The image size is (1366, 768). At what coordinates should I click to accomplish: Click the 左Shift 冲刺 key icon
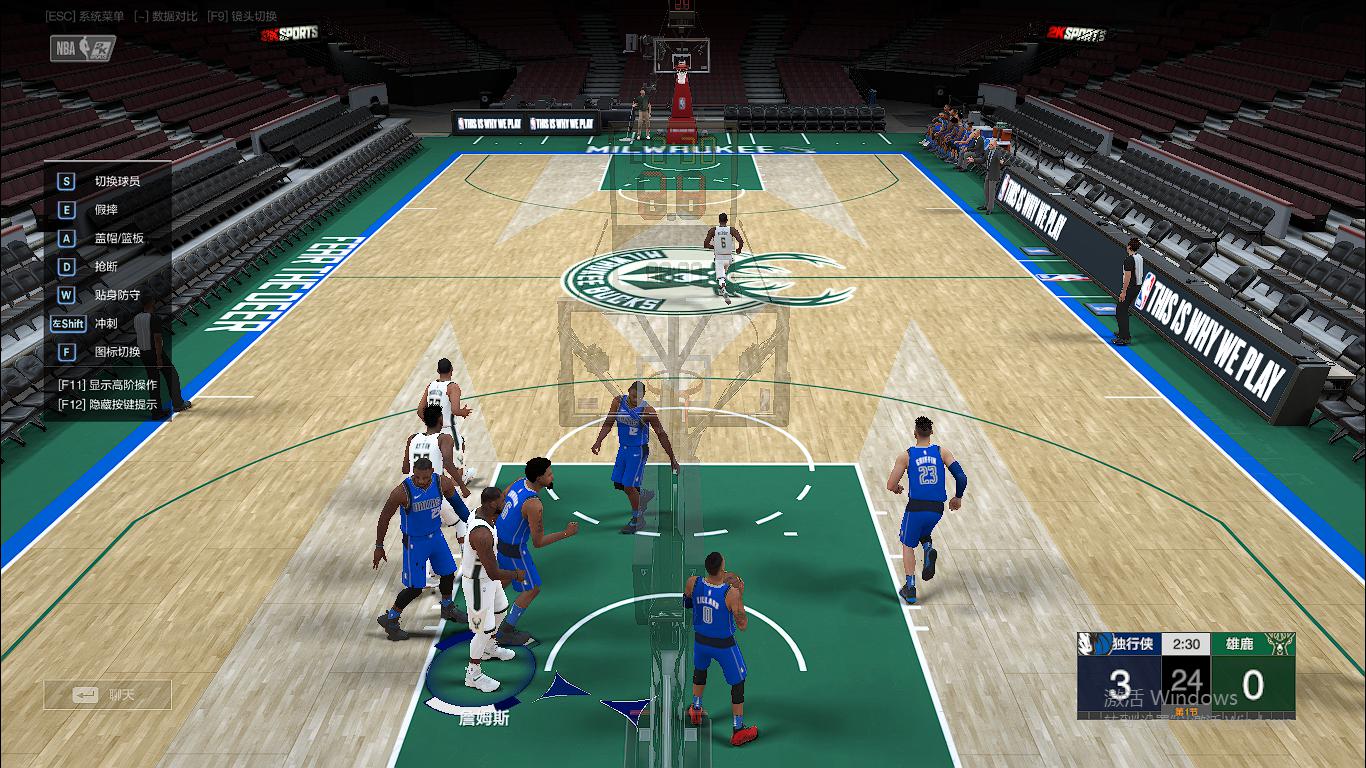coord(67,323)
